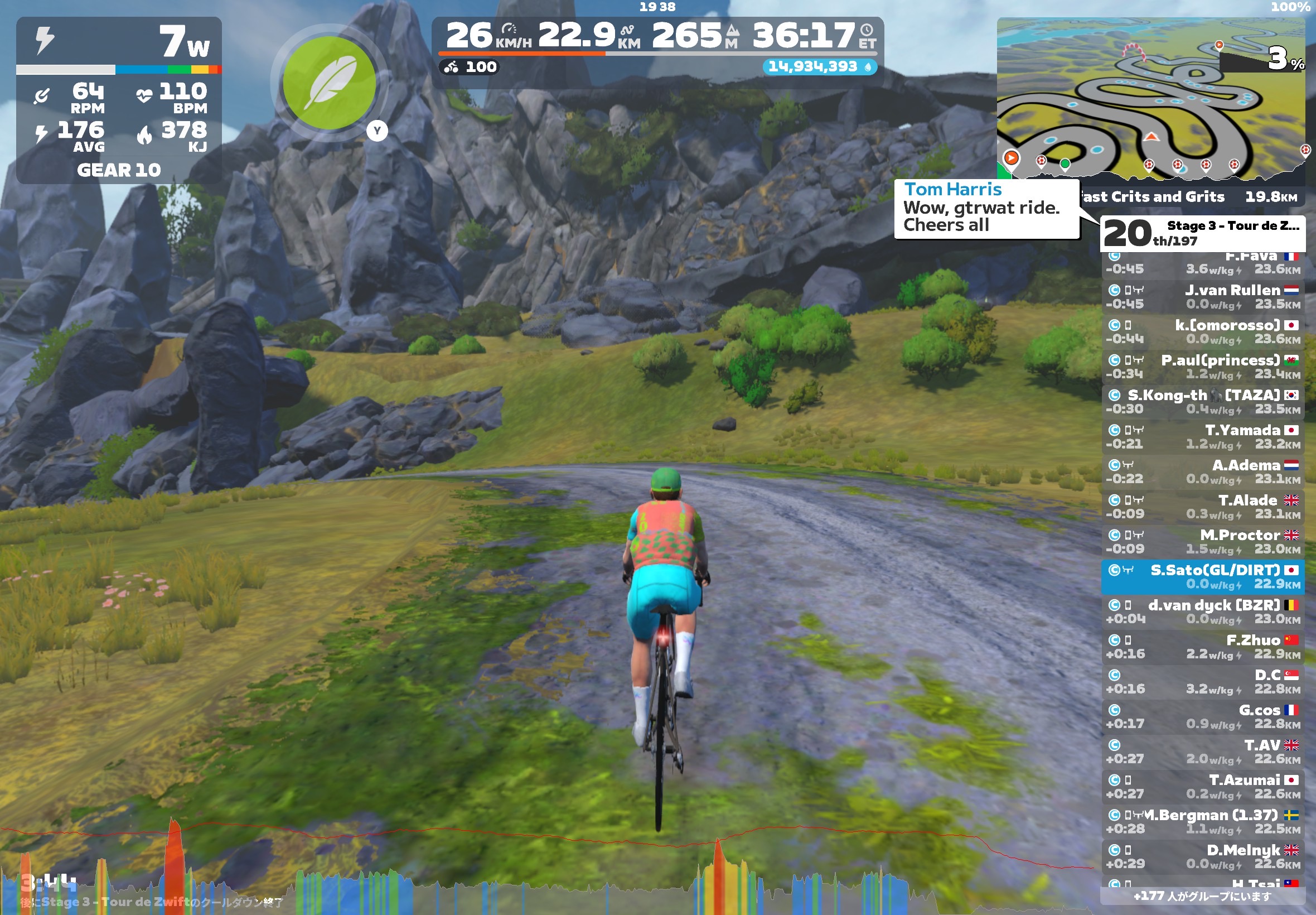The image size is (1316, 915).
Task: Activate the feather lightweight power-up
Action: coord(330,83)
